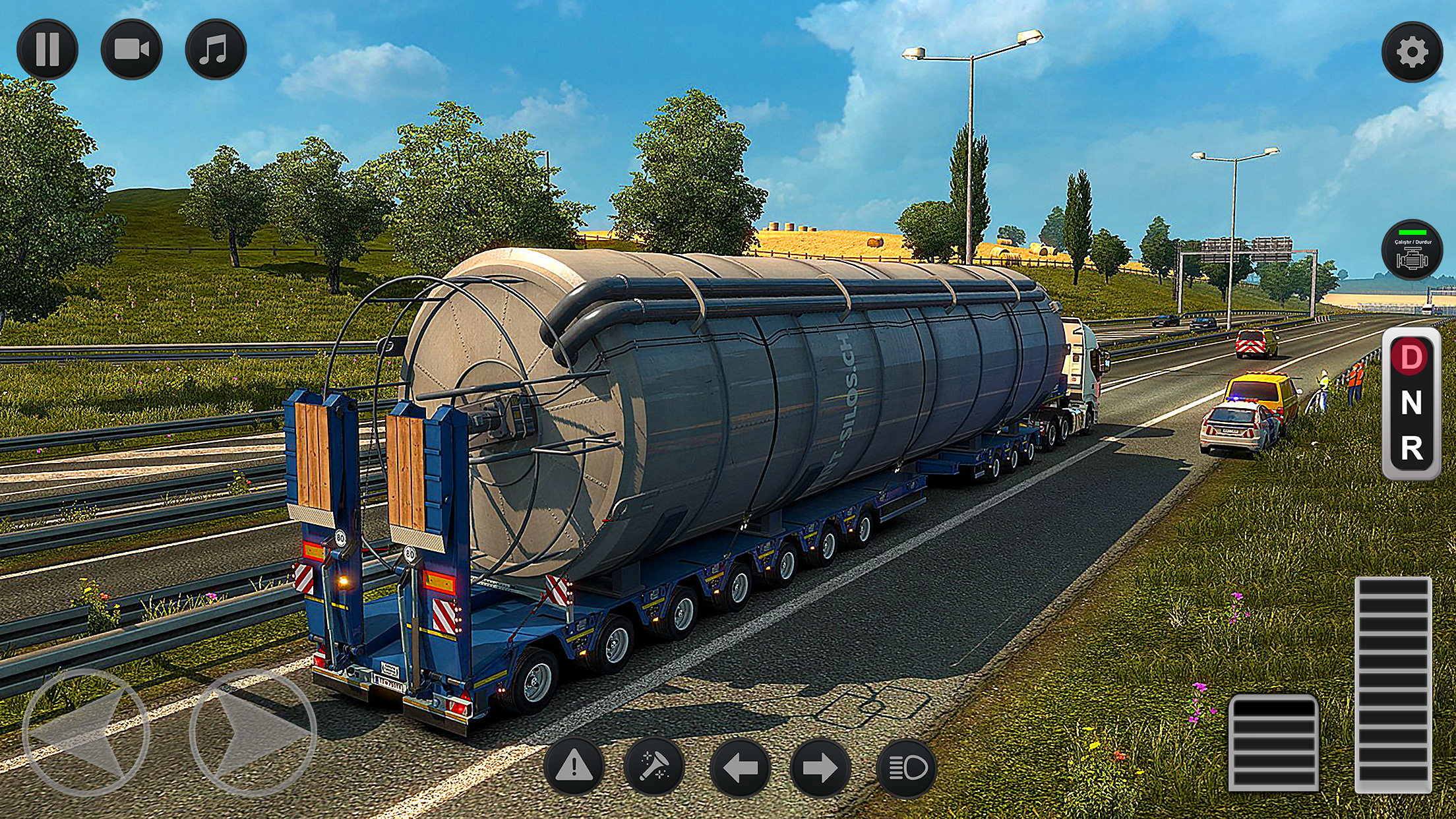Switch the camera view

tap(131, 49)
